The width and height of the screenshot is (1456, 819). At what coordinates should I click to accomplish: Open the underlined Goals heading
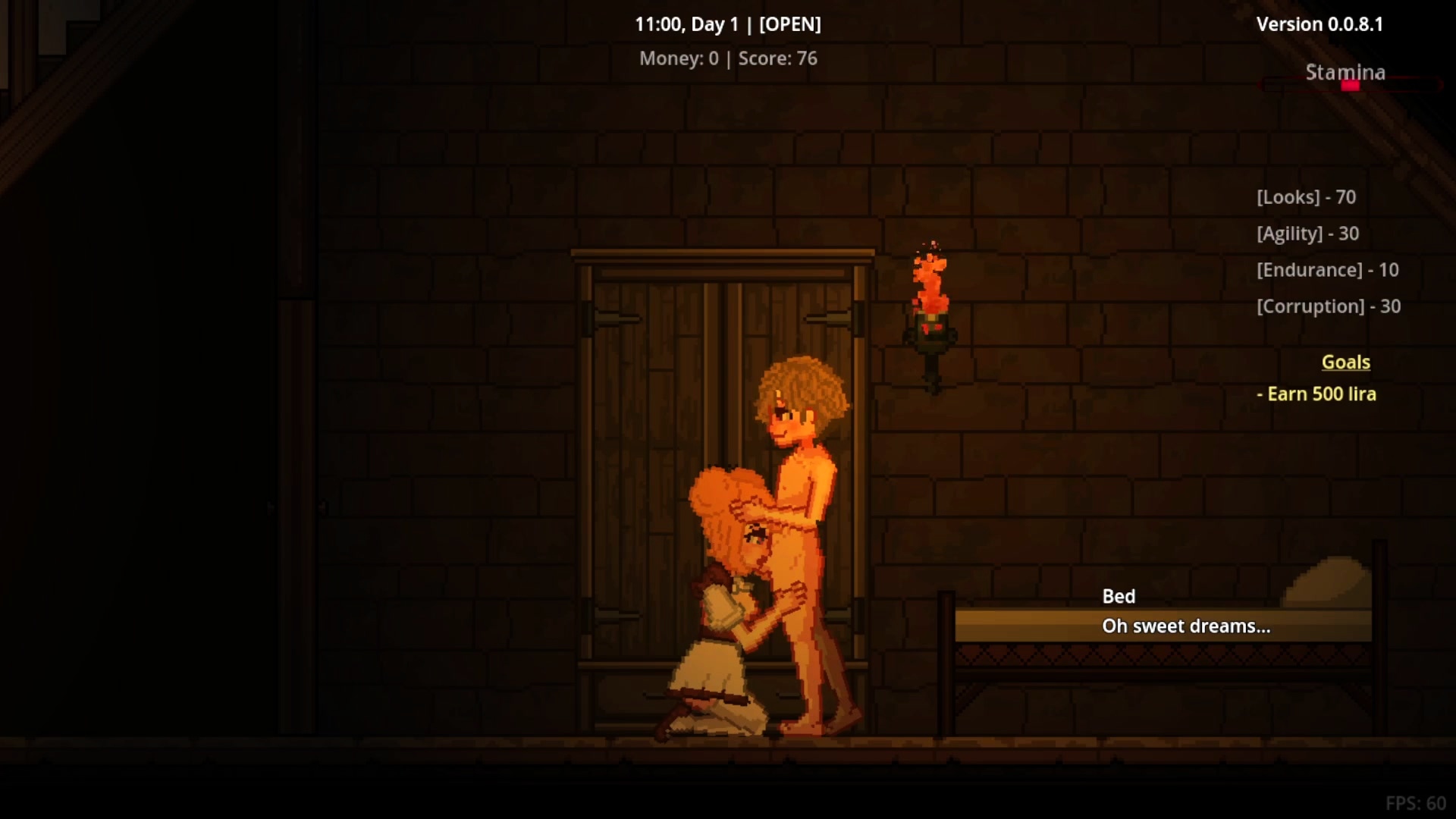[1345, 362]
